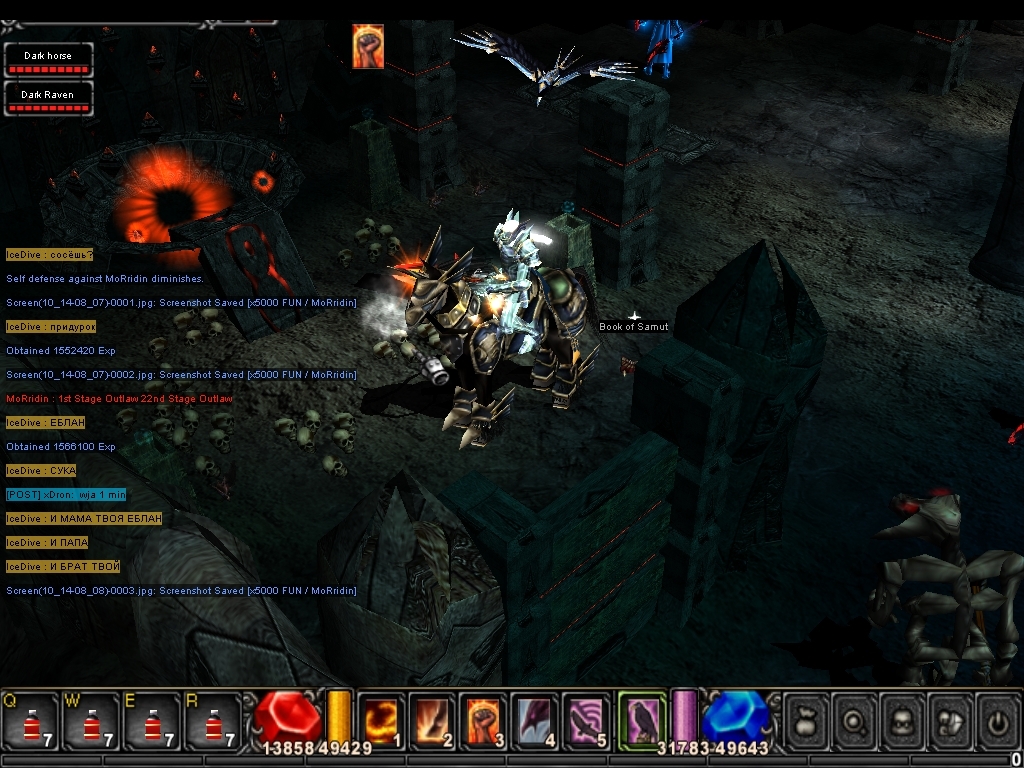The height and width of the screenshot is (768, 1024).
Task: Select the flaming fist skill in slot 3
Action: (x=485, y=721)
